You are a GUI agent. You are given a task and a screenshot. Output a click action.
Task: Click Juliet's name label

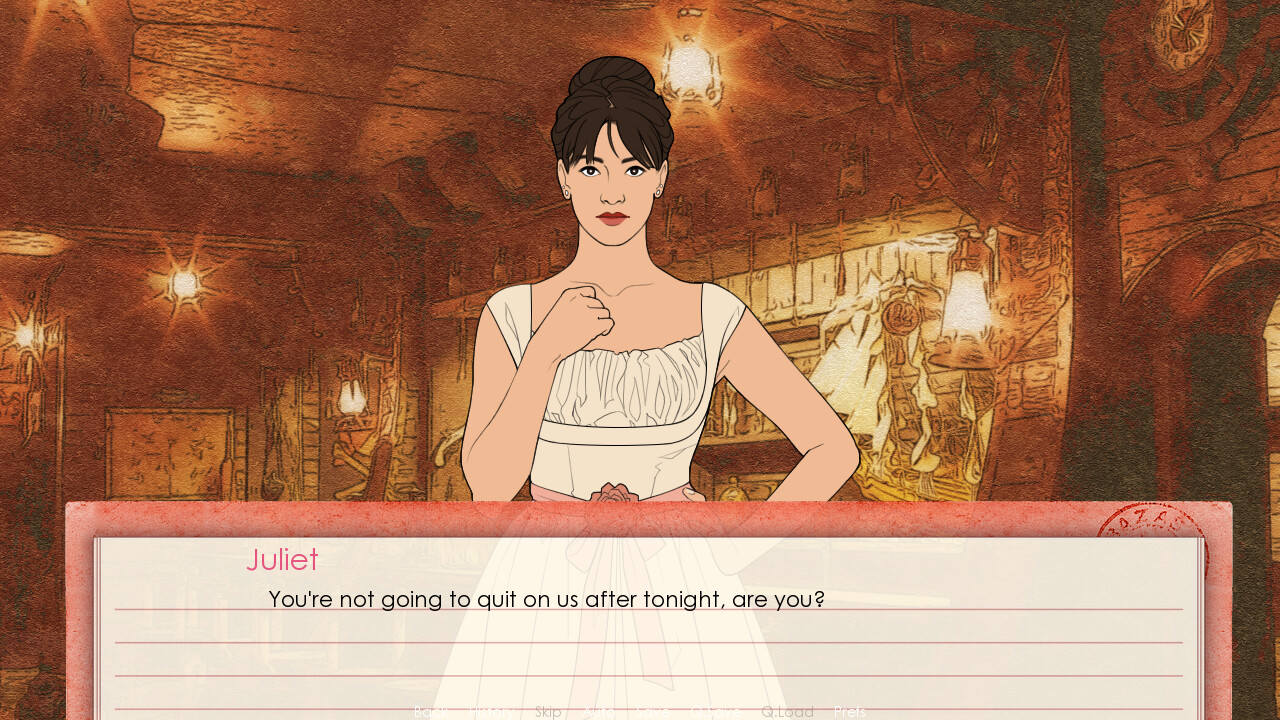pyautogui.click(x=282, y=560)
